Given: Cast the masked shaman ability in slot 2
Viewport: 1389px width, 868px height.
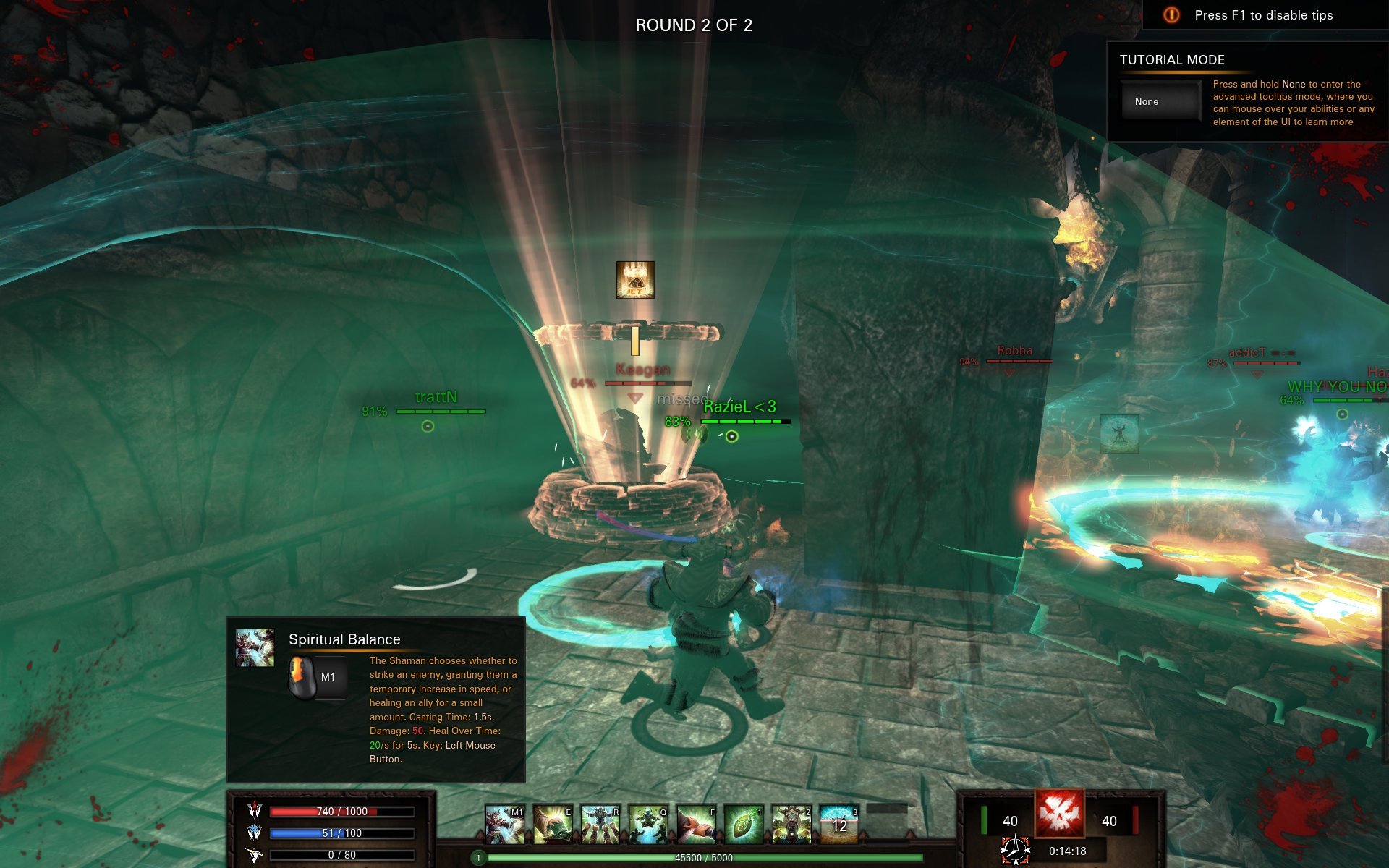Looking at the screenshot, I should coord(791,825).
